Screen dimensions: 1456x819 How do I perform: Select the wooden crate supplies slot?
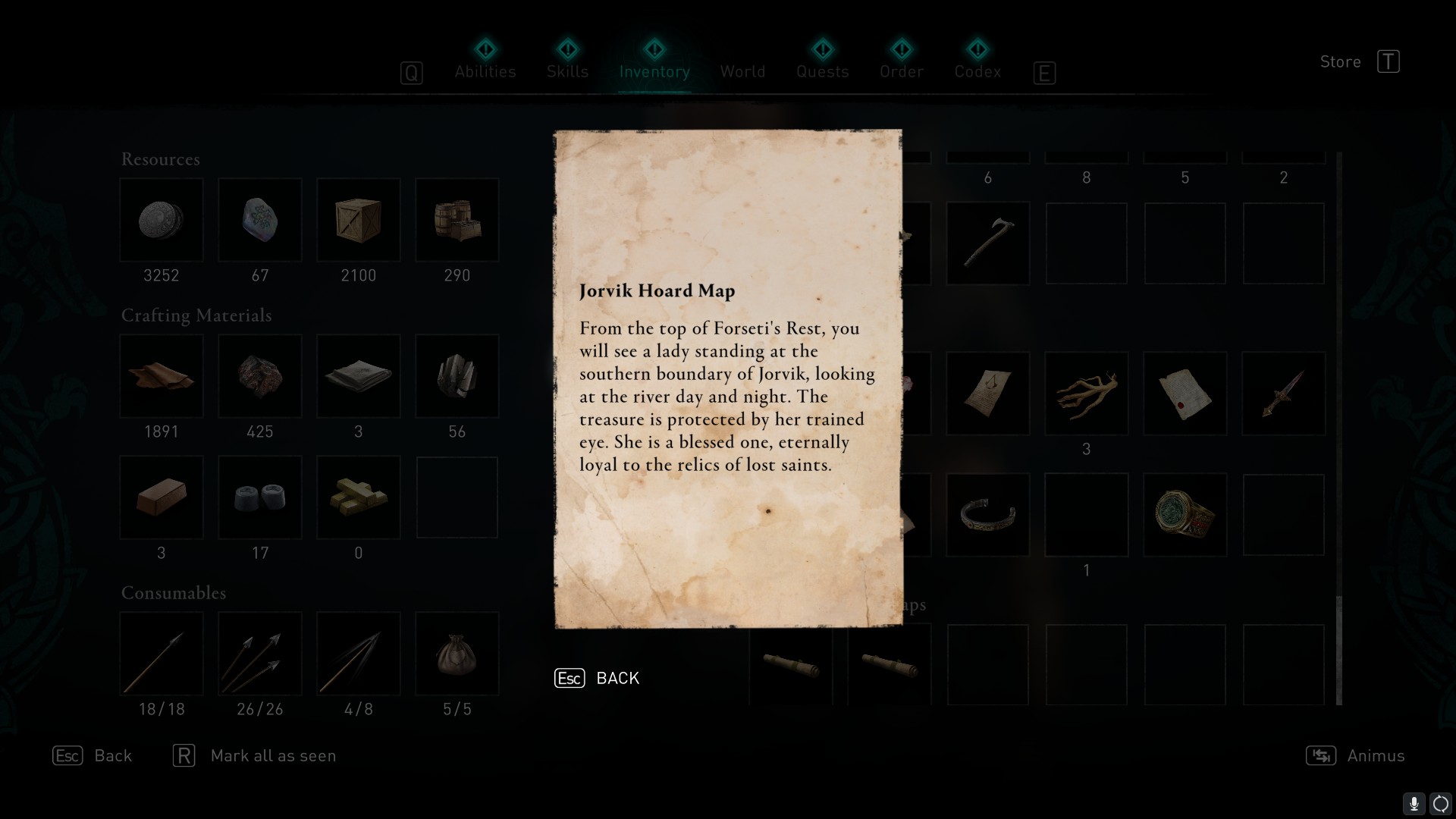pos(359,221)
